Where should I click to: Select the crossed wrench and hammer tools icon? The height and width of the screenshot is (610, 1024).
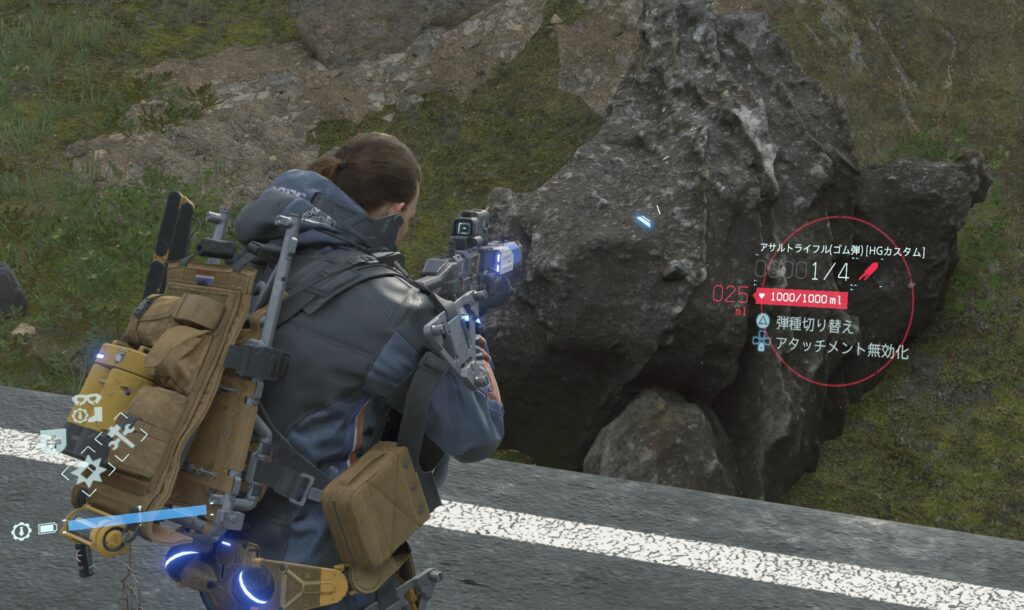122,436
